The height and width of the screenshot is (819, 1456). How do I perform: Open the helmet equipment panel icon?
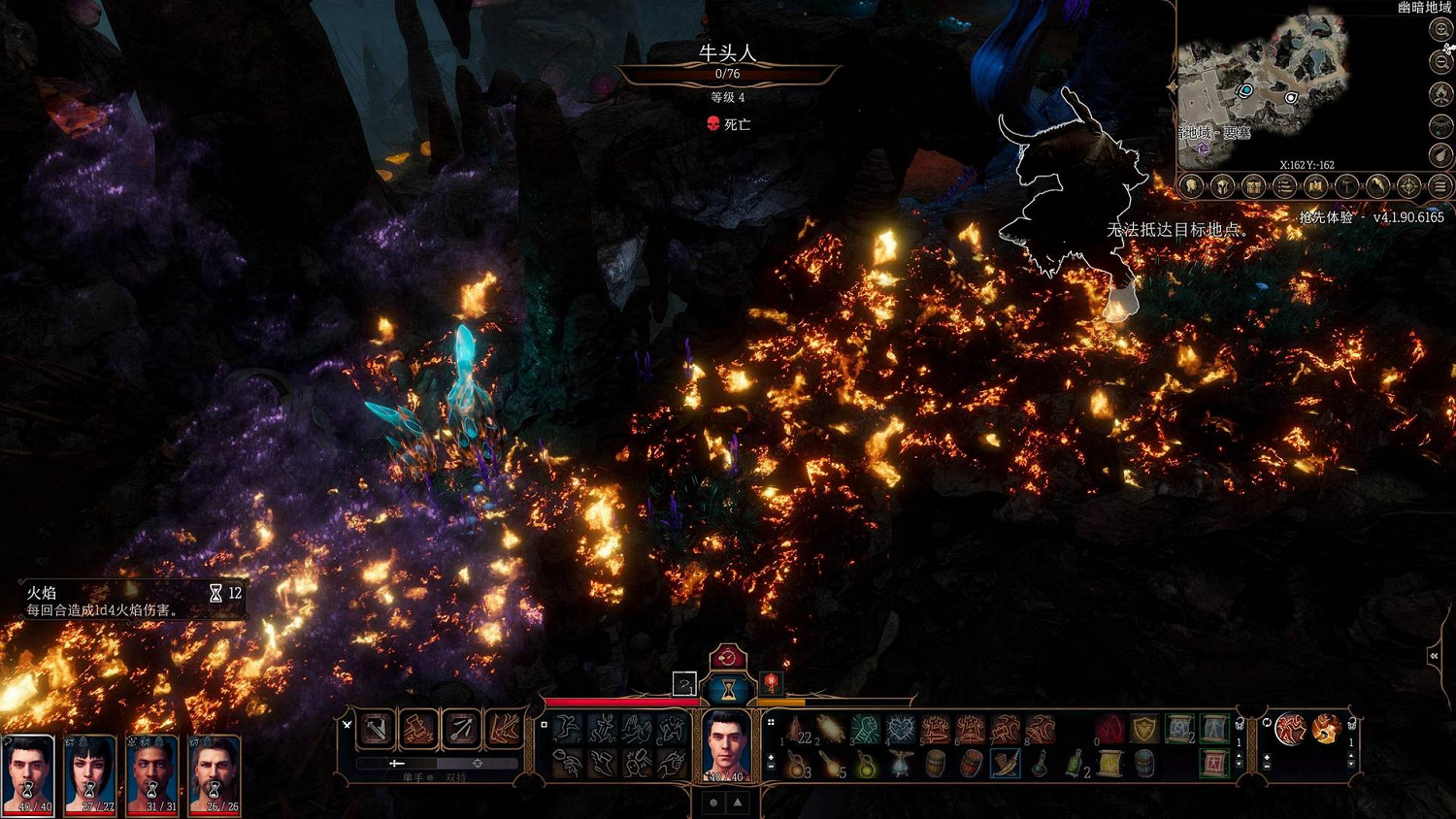[1223, 186]
